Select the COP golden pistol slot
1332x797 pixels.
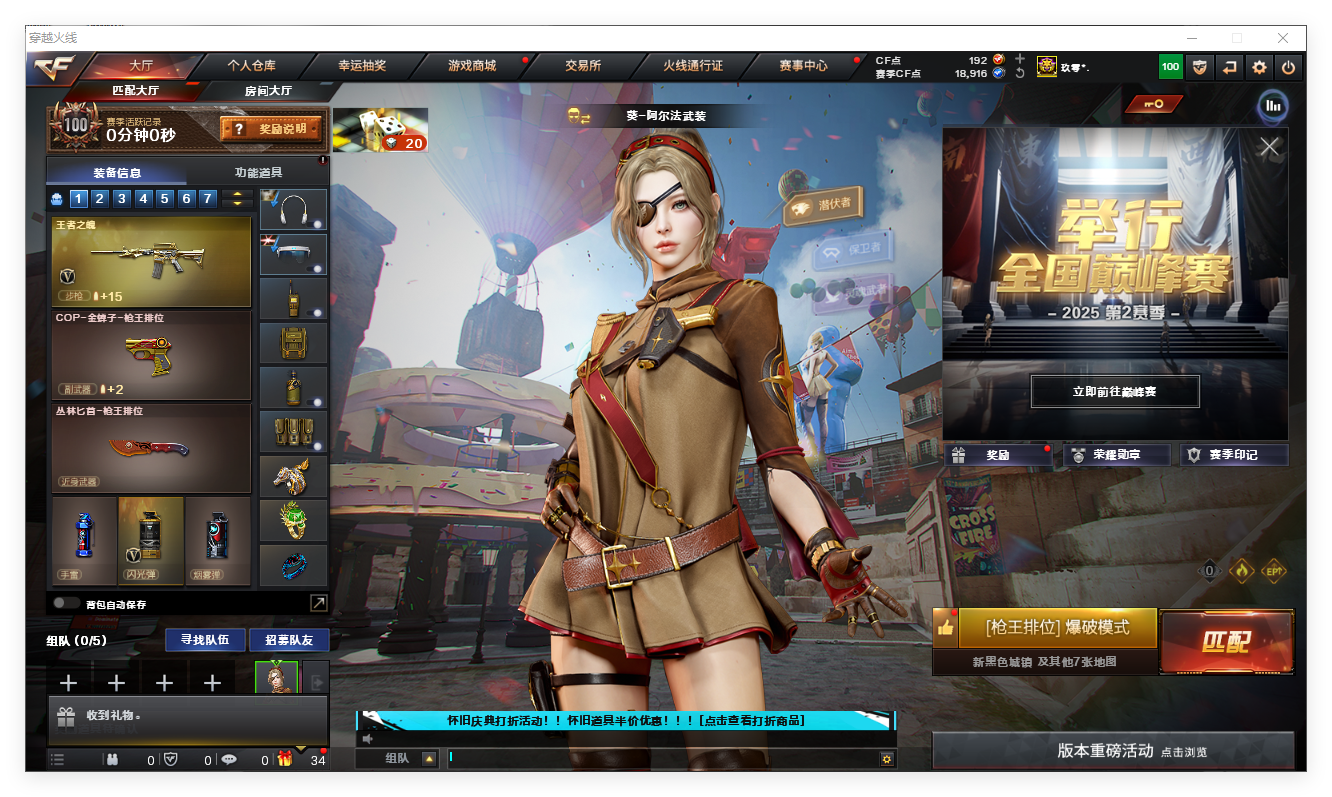tap(151, 356)
